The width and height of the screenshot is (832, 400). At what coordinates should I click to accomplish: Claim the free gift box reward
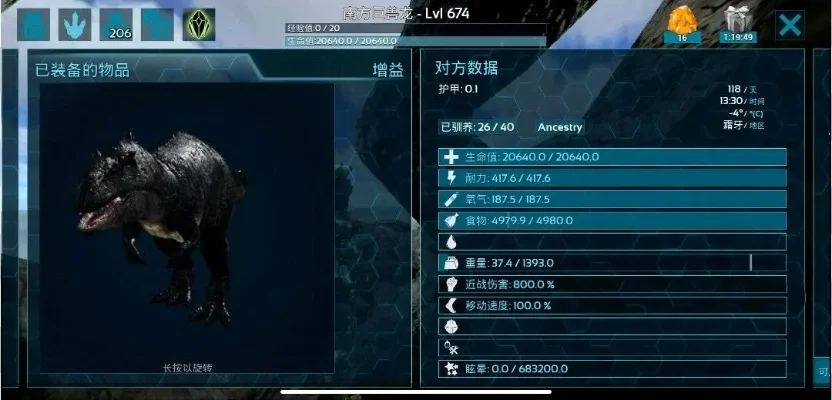740,24
